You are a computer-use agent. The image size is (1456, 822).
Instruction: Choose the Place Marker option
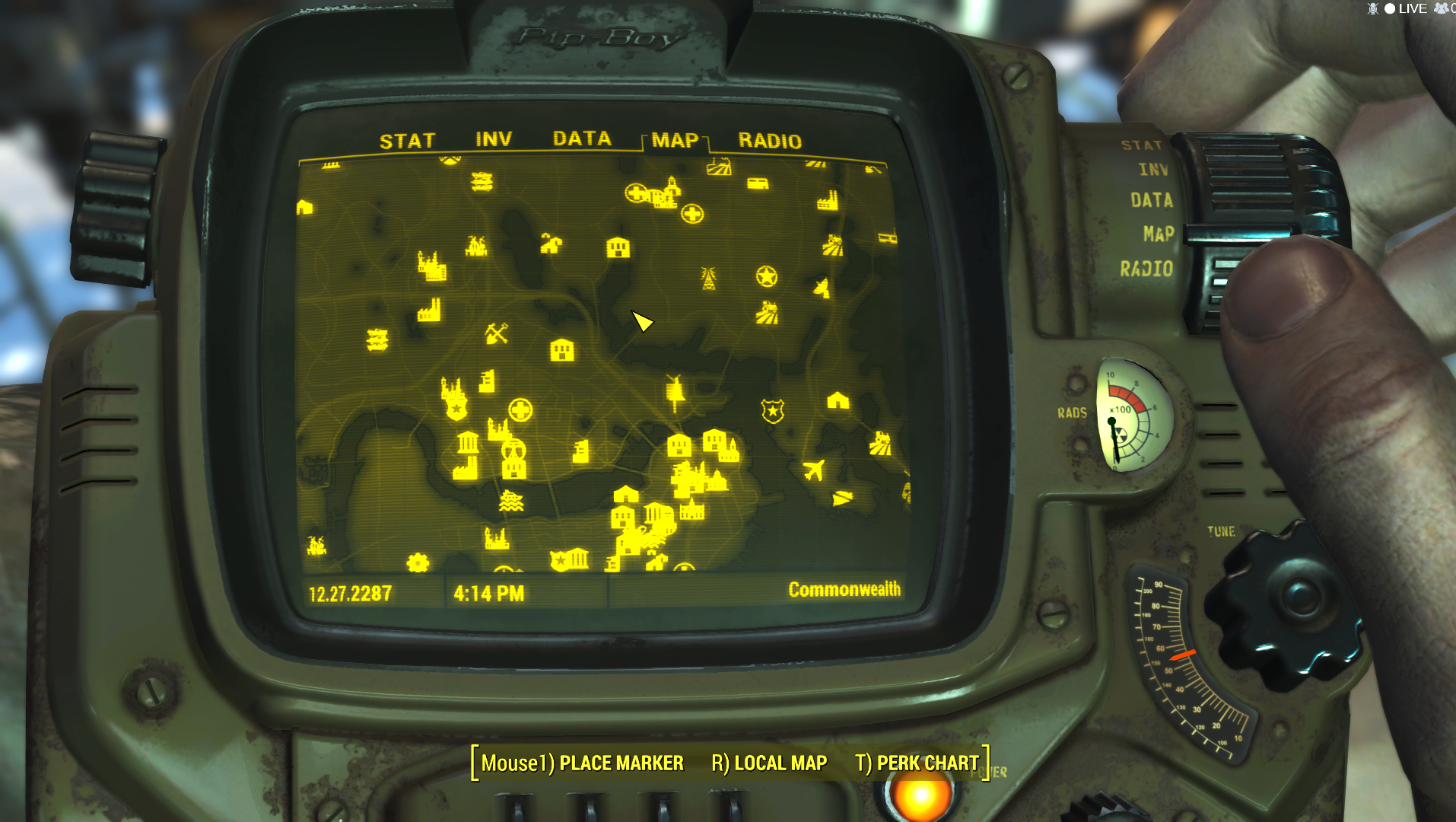[x=582, y=763]
